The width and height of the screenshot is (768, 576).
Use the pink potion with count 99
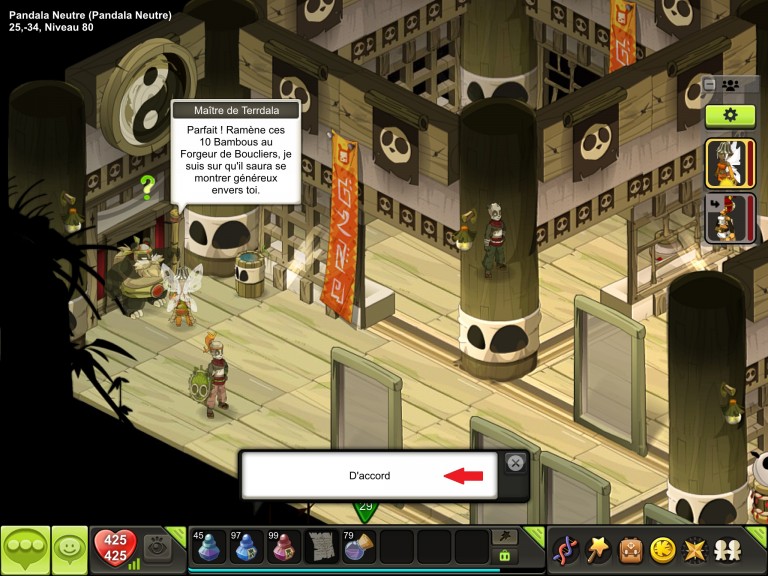point(284,547)
